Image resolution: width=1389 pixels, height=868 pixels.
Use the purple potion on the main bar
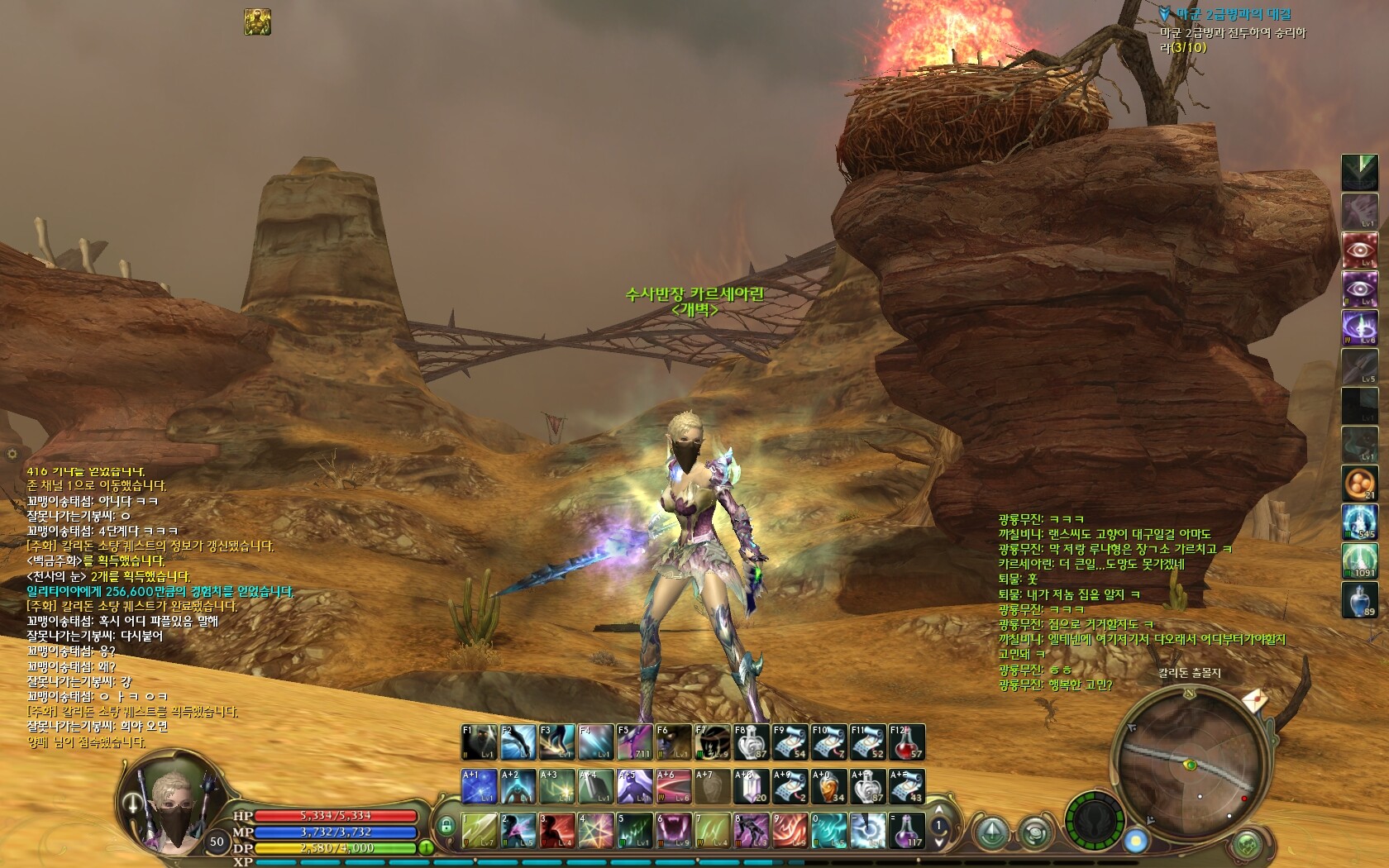tap(908, 831)
